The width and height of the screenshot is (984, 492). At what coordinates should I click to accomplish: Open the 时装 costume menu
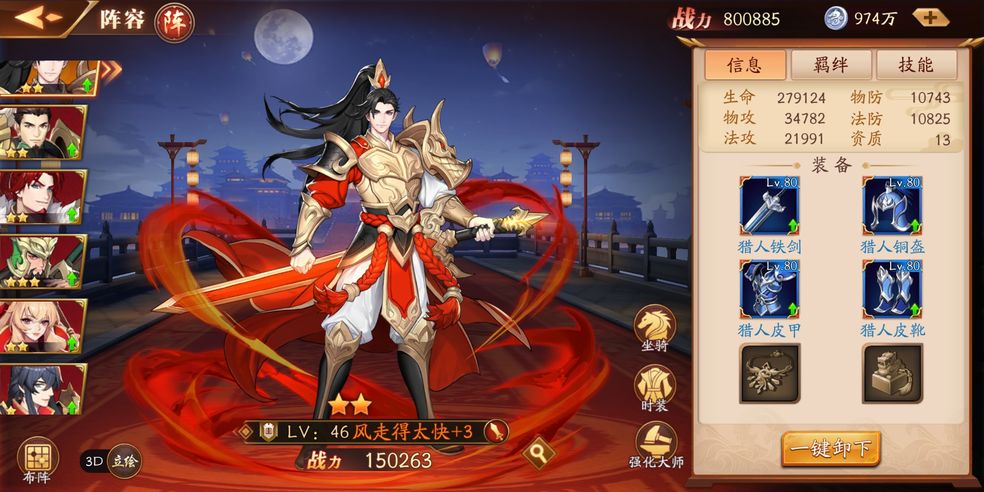[655, 387]
